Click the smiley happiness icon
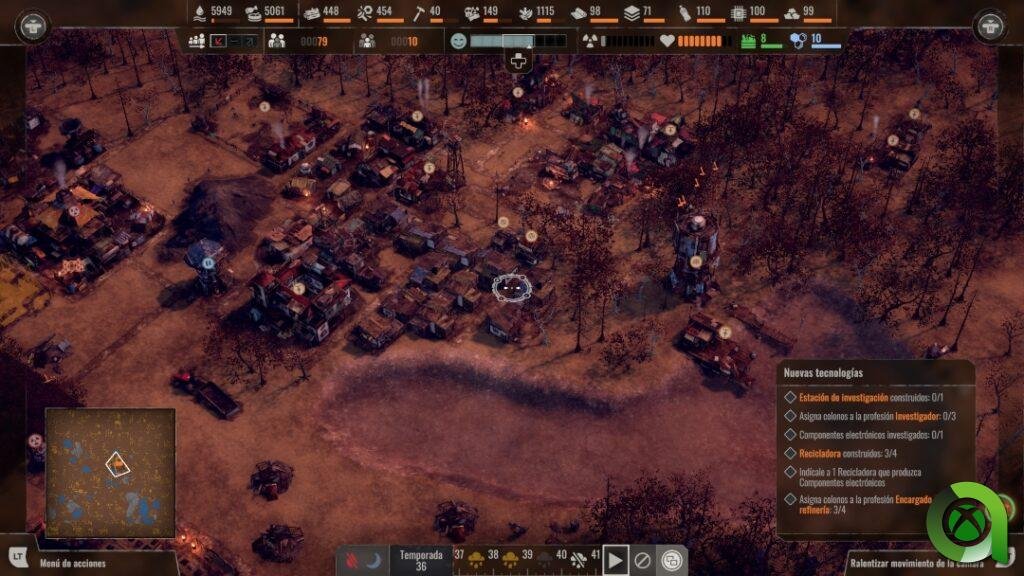Viewport: 1024px width, 576px height. pyautogui.click(x=459, y=41)
